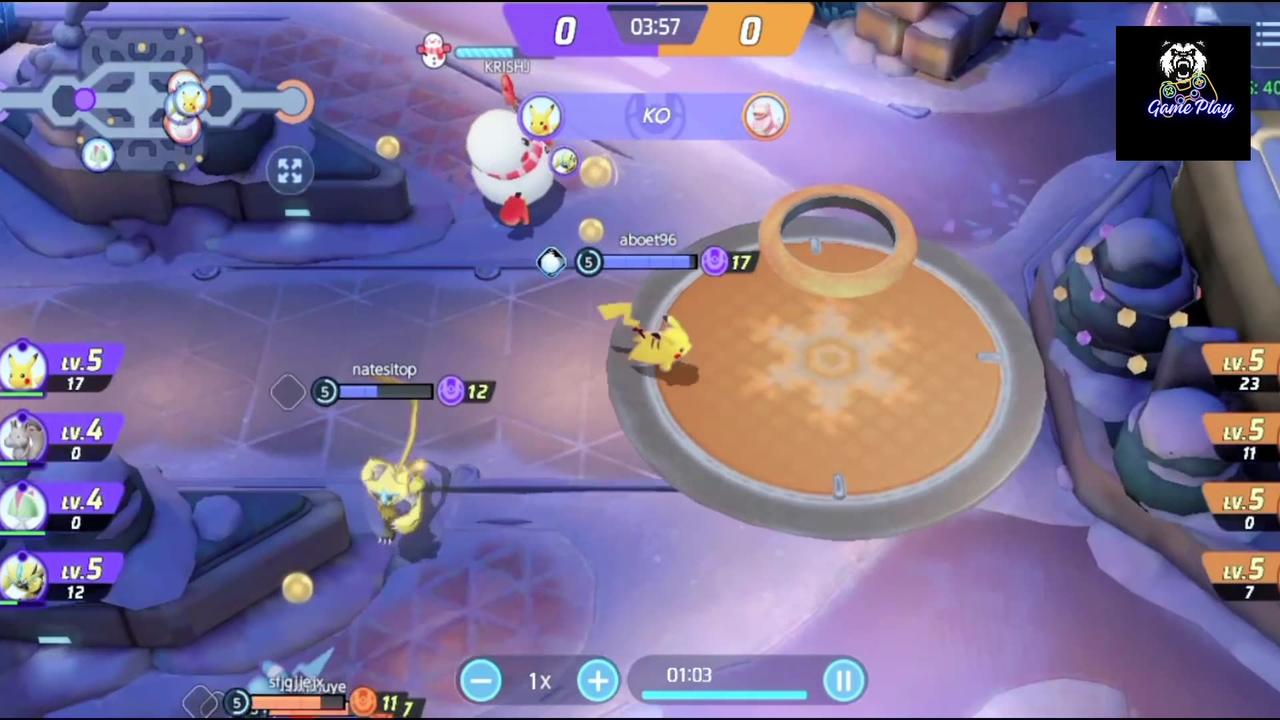Select the Delibird portrait in the KO banner
The image size is (1280, 720).
pos(765,115)
